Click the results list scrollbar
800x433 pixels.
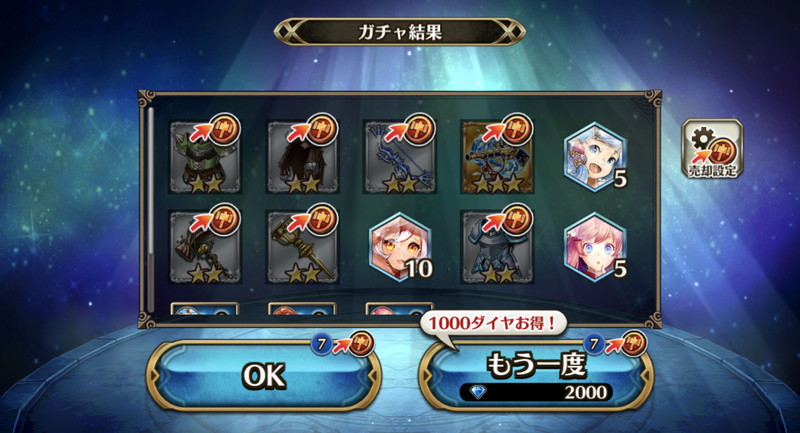(x=152, y=200)
